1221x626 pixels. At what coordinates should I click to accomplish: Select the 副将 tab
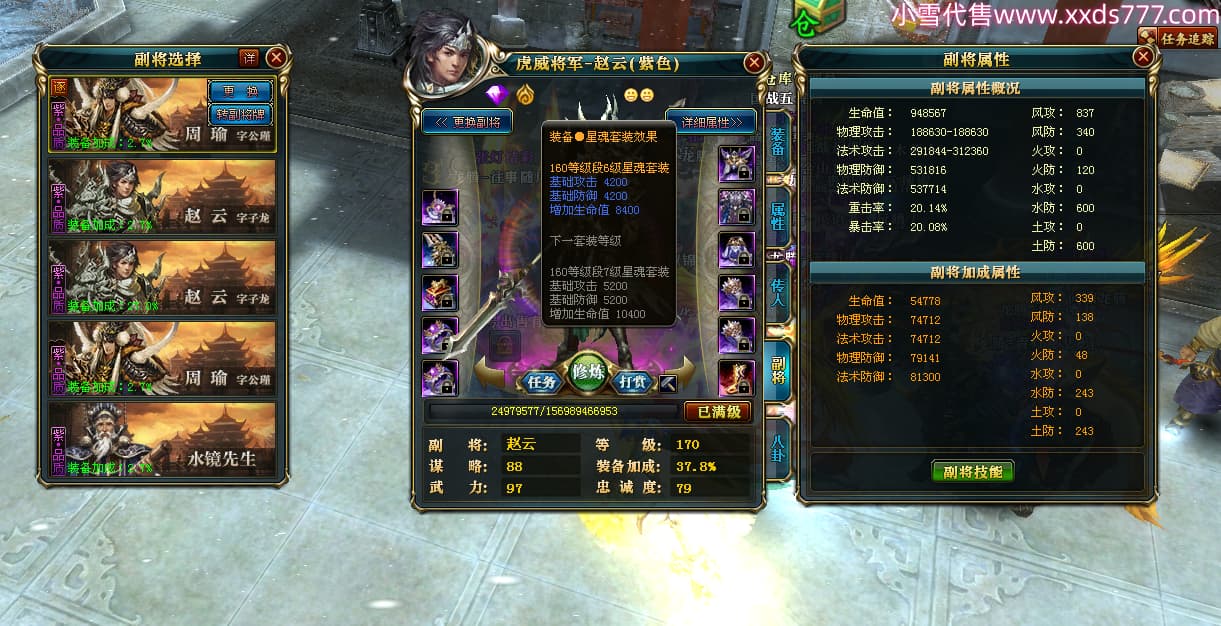[778, 370]
